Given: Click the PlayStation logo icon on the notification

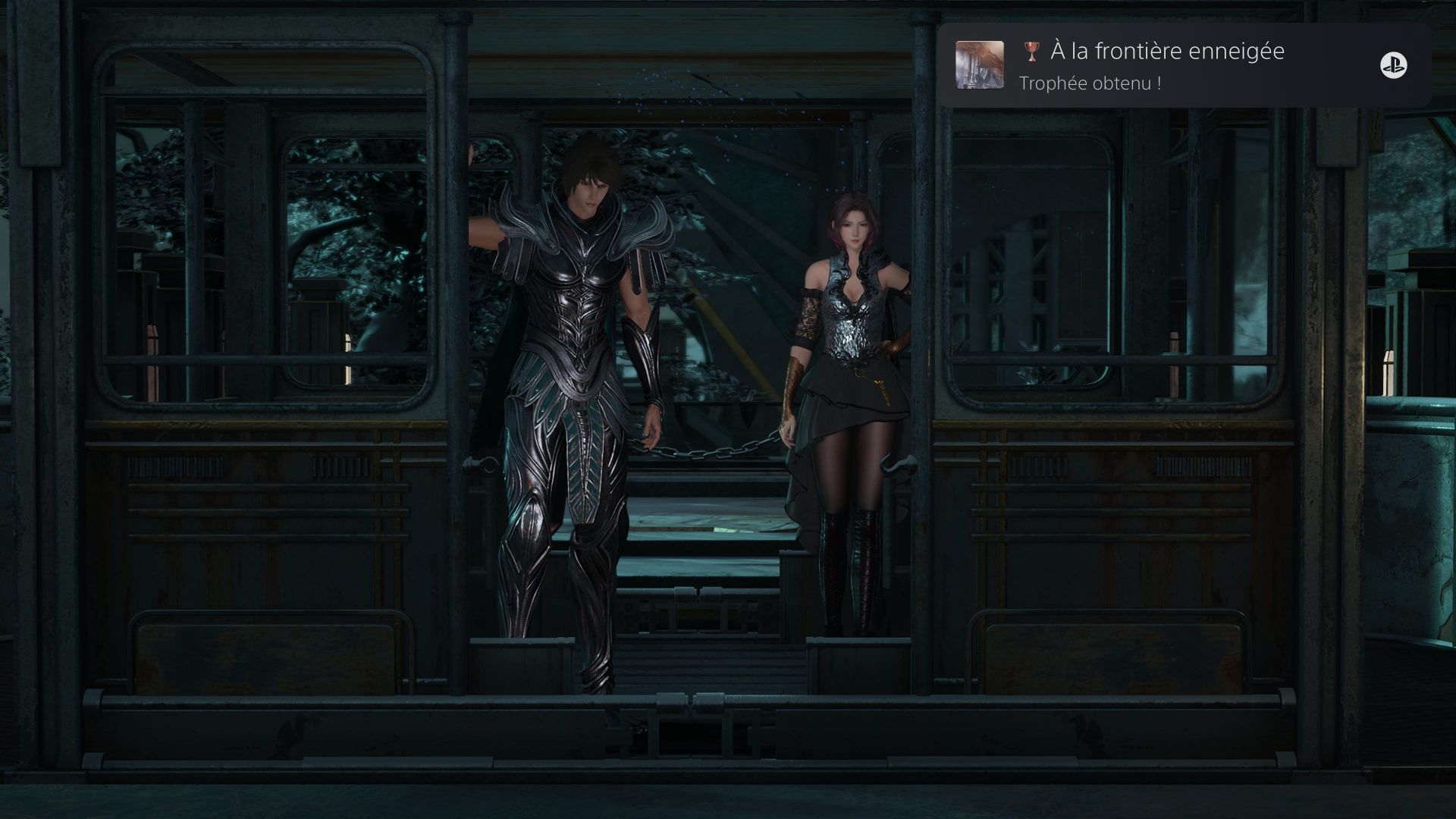Looking at the screenshot, I should (x=1393, y=66).
